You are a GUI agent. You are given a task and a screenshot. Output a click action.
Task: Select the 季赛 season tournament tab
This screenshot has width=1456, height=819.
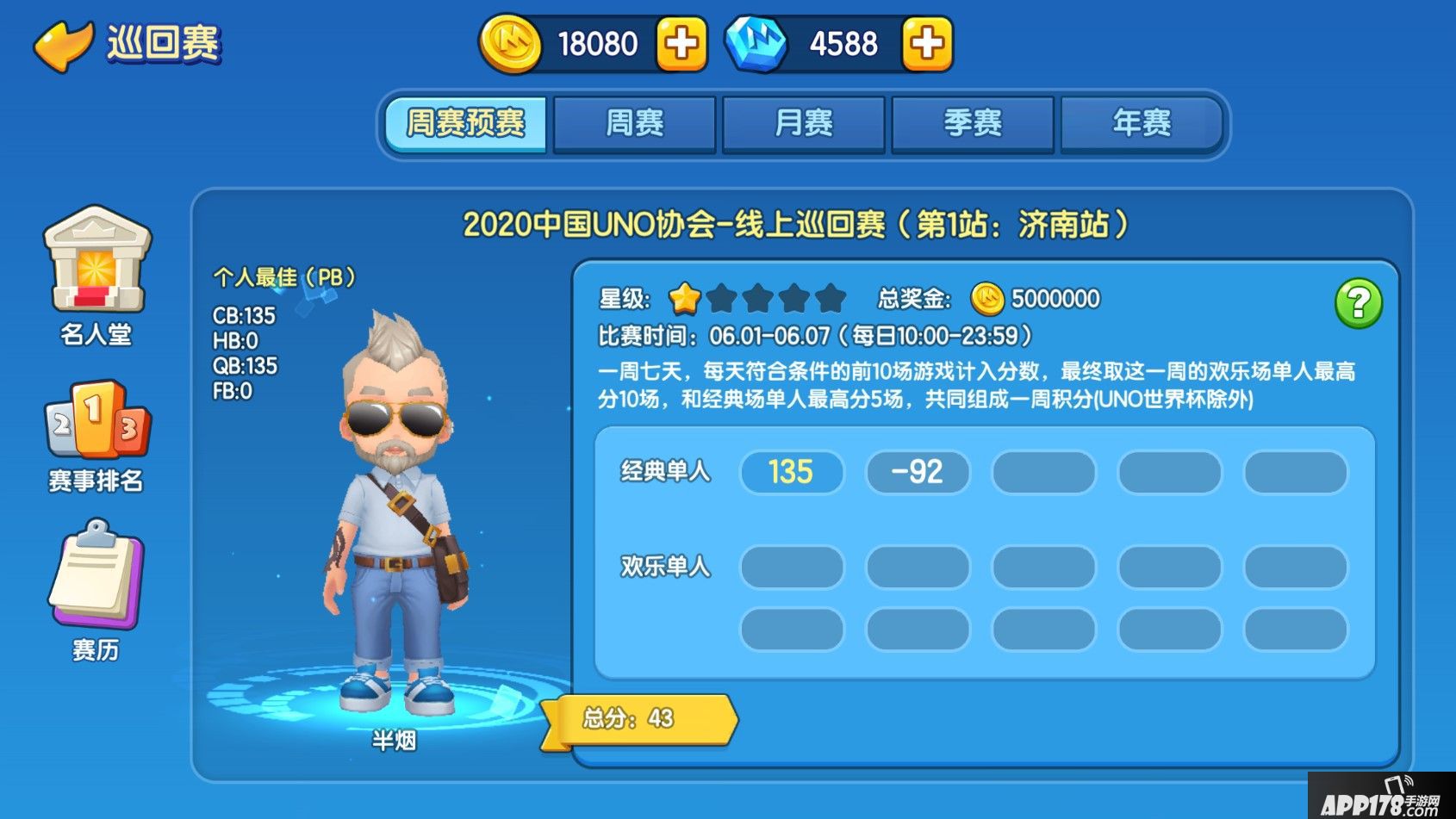(972, 123)
